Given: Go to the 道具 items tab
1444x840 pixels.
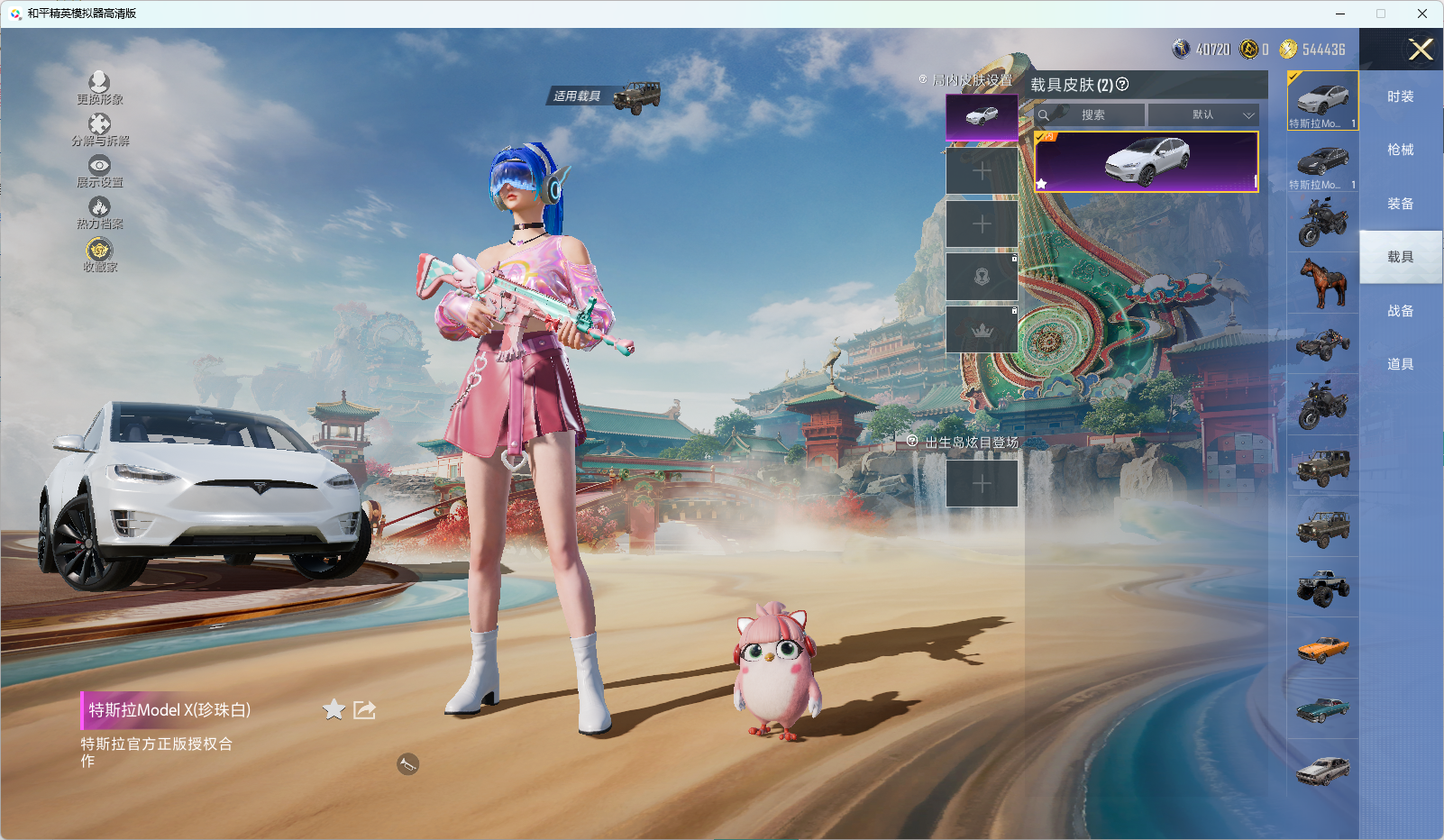Looking at the screenshot, I should (x=1400, y=364).
